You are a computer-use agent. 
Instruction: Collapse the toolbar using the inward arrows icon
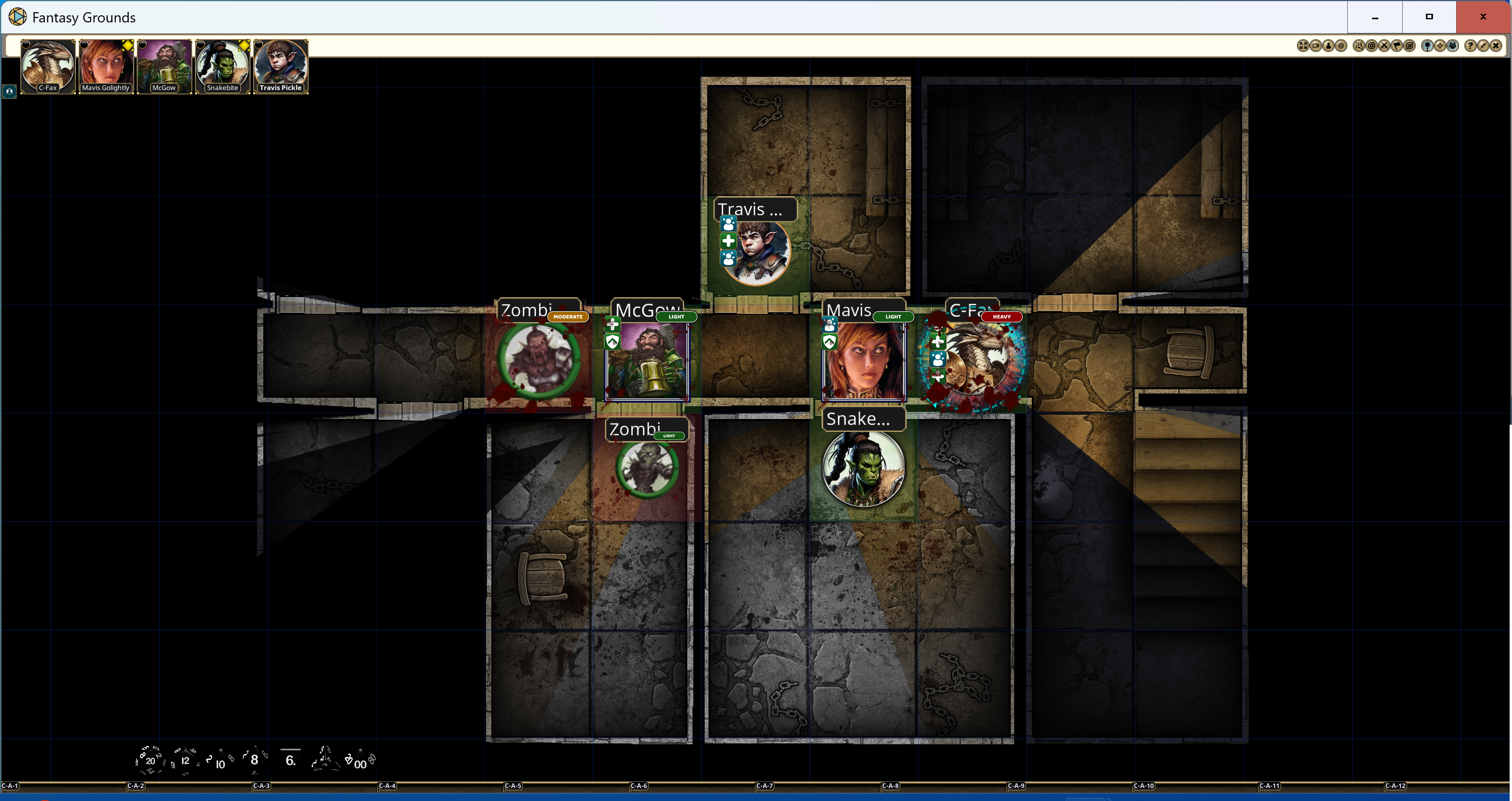point(1484,45)
